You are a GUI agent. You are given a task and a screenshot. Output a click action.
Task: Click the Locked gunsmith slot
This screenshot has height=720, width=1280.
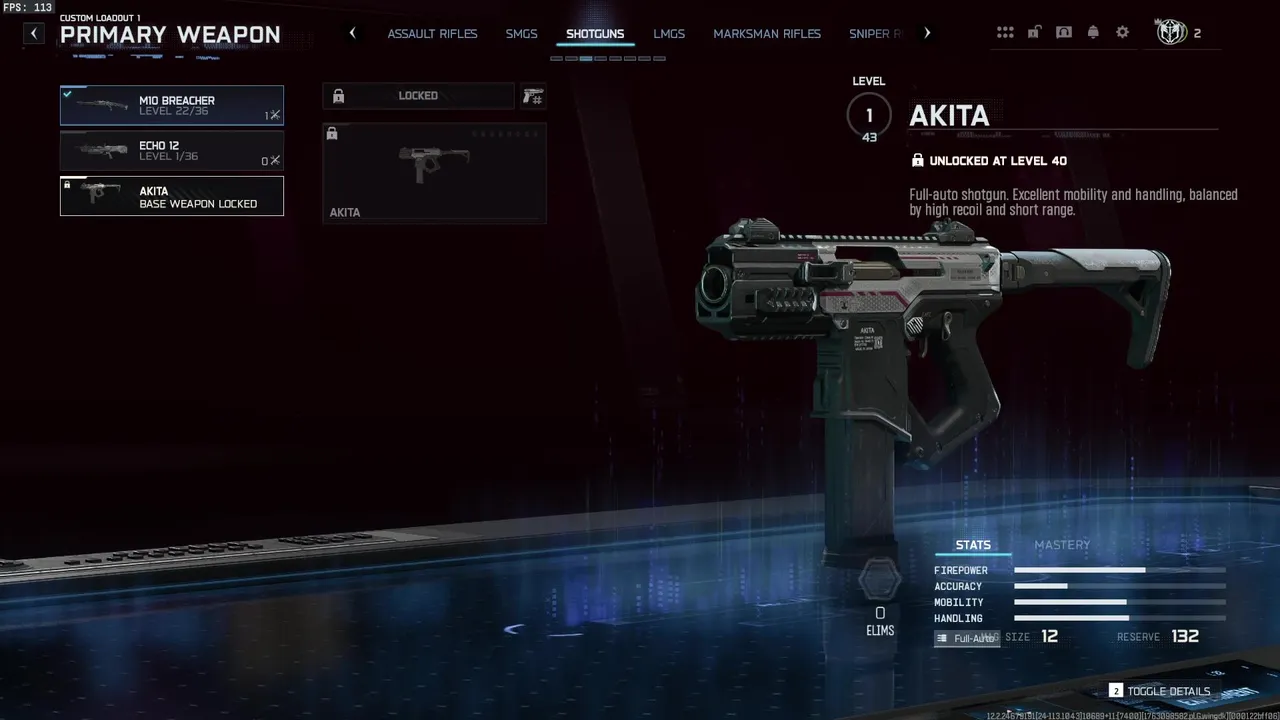click(x=418, y=96)
